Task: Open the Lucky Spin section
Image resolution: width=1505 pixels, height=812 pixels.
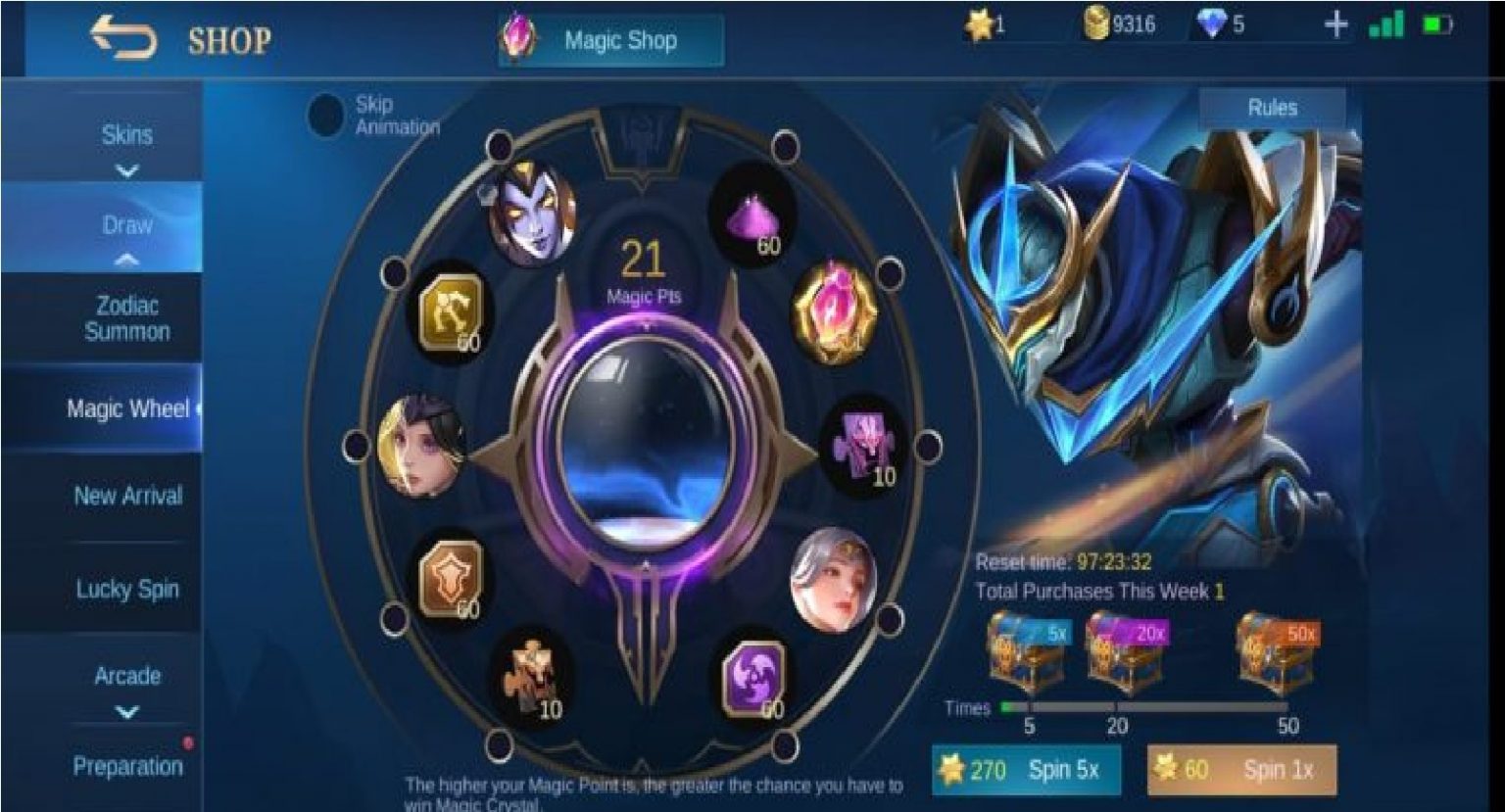Action: (125, 588)
